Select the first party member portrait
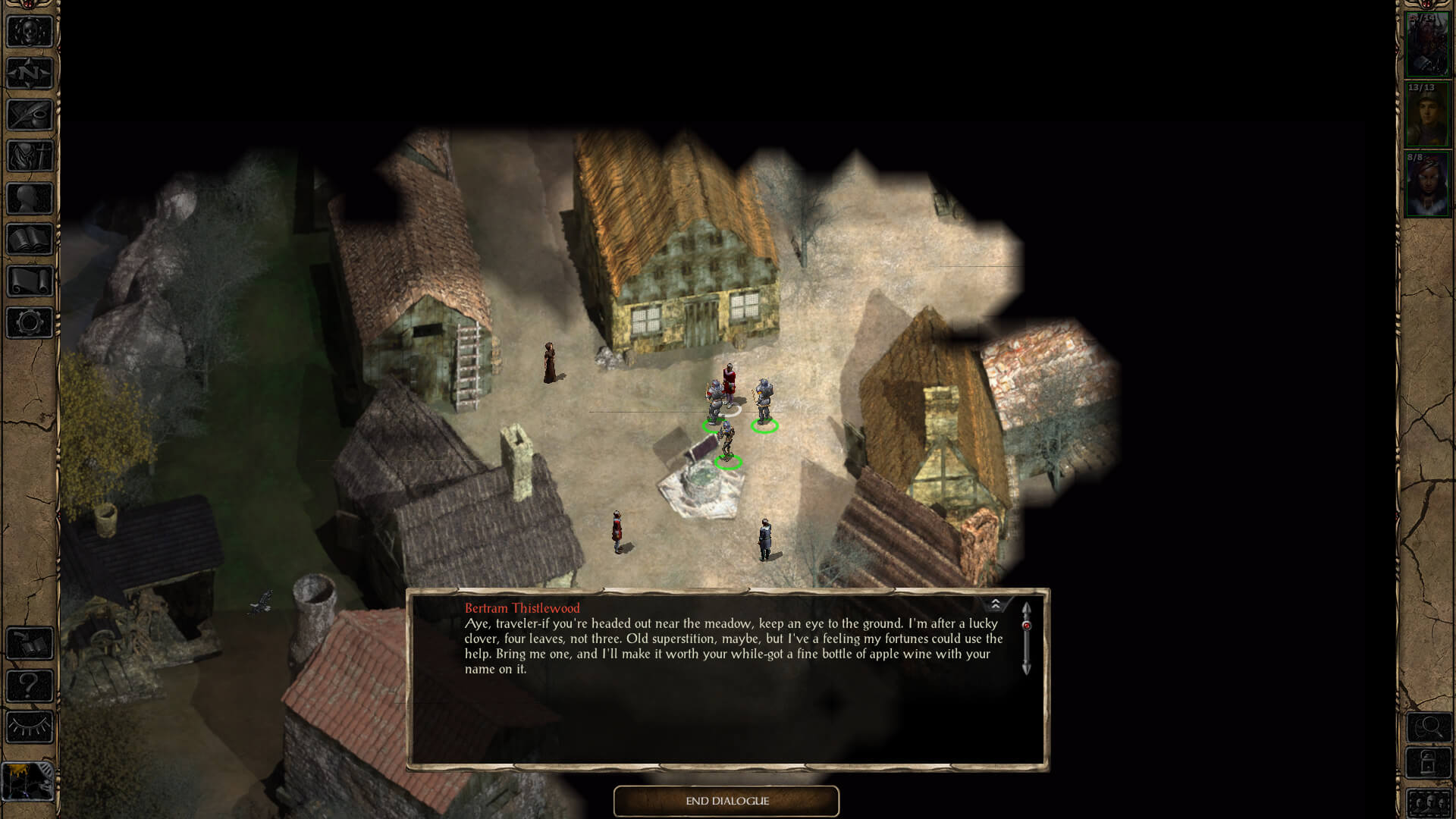The width and height of the screenshot is (1456, 819). coord(1427,44)
